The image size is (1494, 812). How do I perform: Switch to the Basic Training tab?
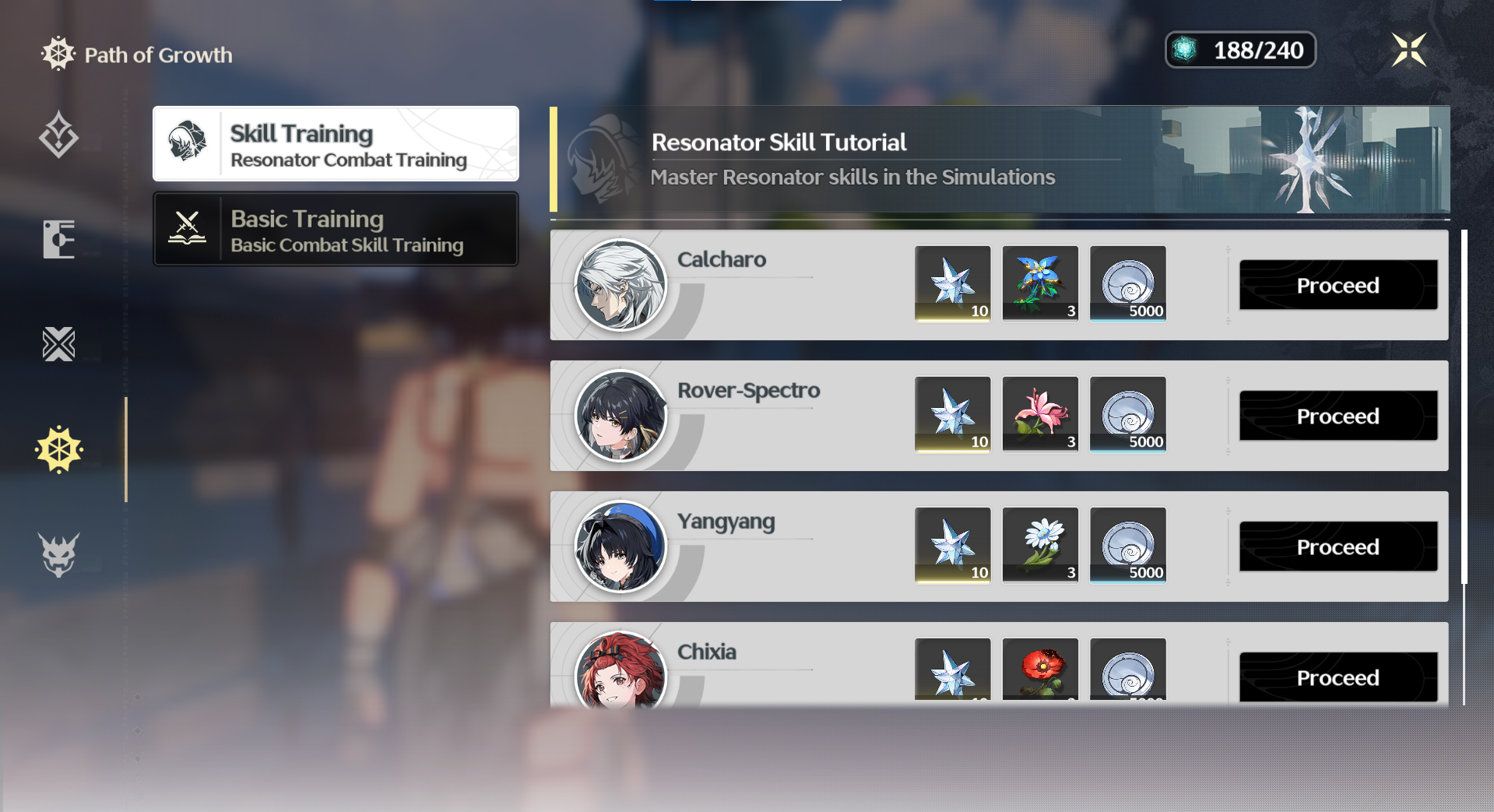point(335,229)
